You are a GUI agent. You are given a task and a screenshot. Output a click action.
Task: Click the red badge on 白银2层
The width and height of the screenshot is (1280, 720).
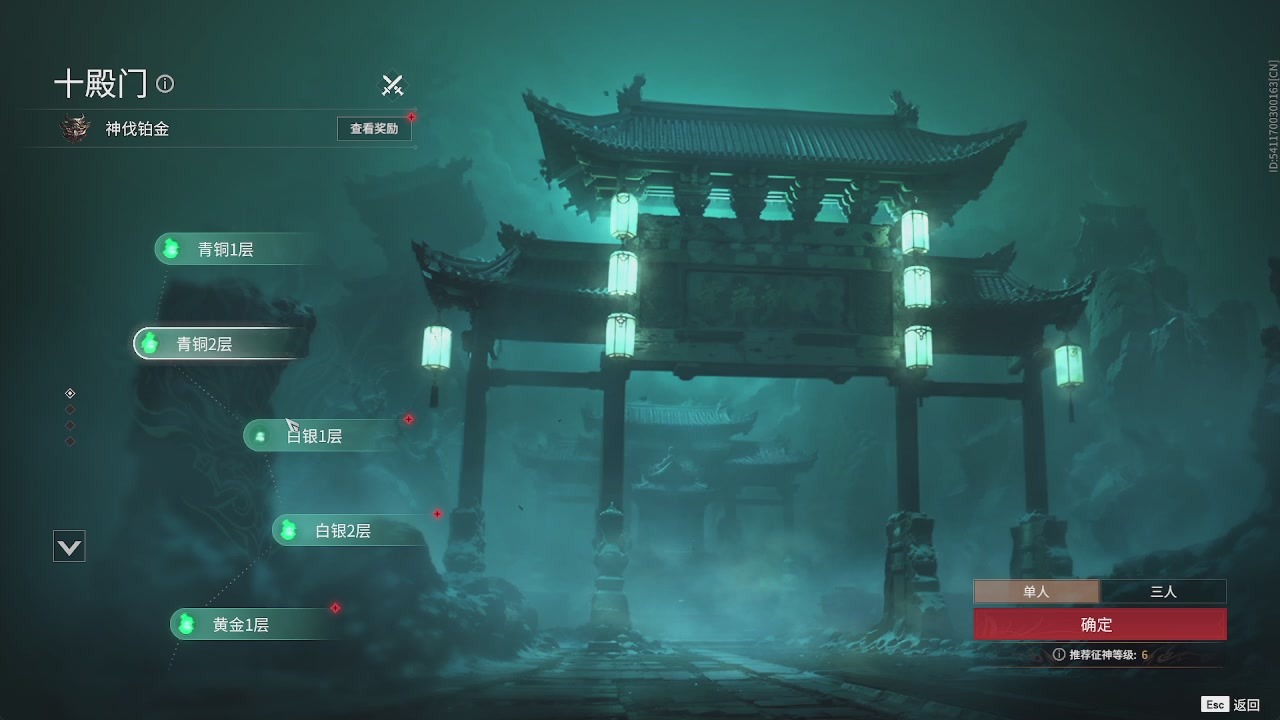click(437, 514)
